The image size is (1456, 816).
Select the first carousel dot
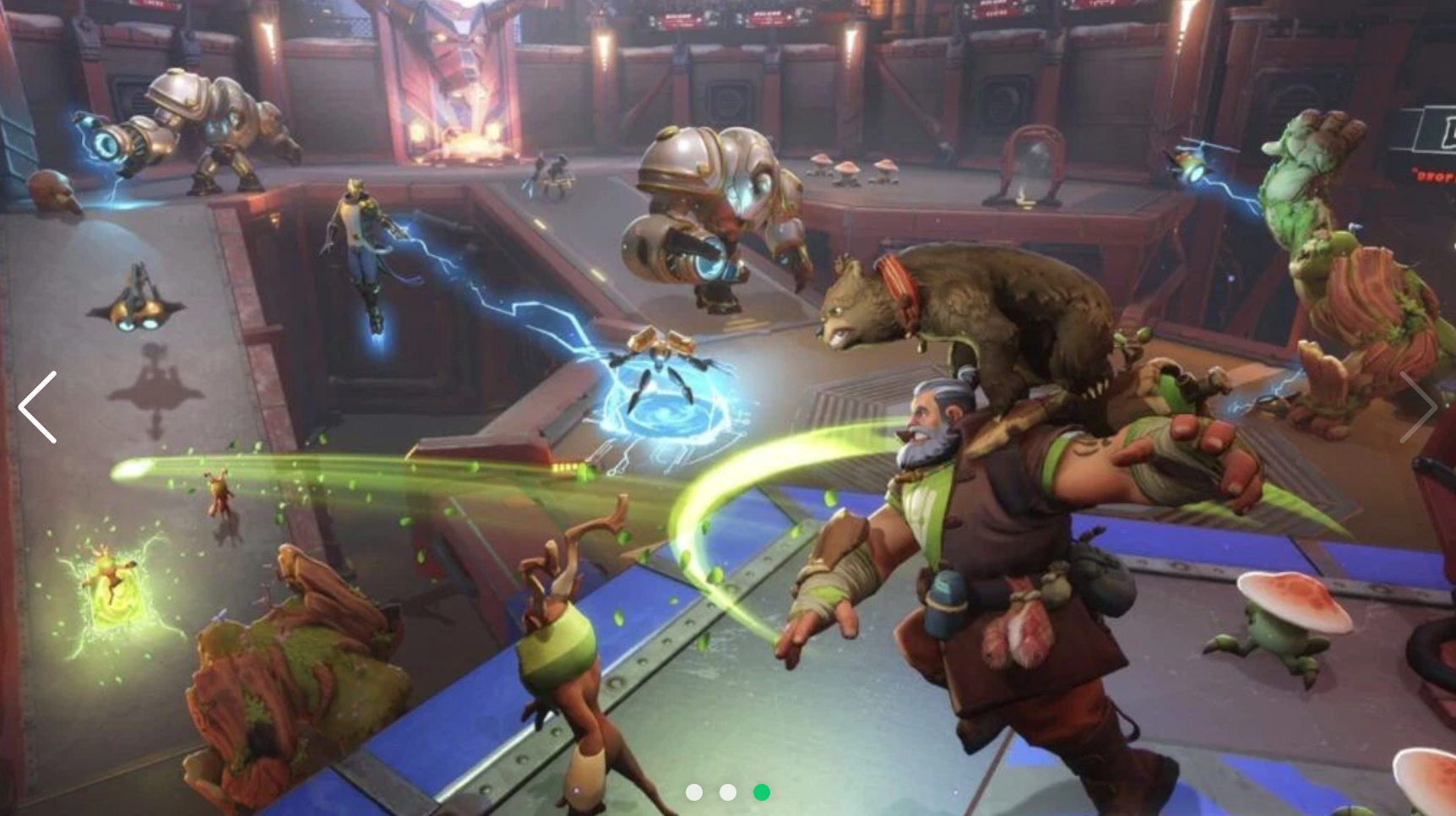pos(694,792)
